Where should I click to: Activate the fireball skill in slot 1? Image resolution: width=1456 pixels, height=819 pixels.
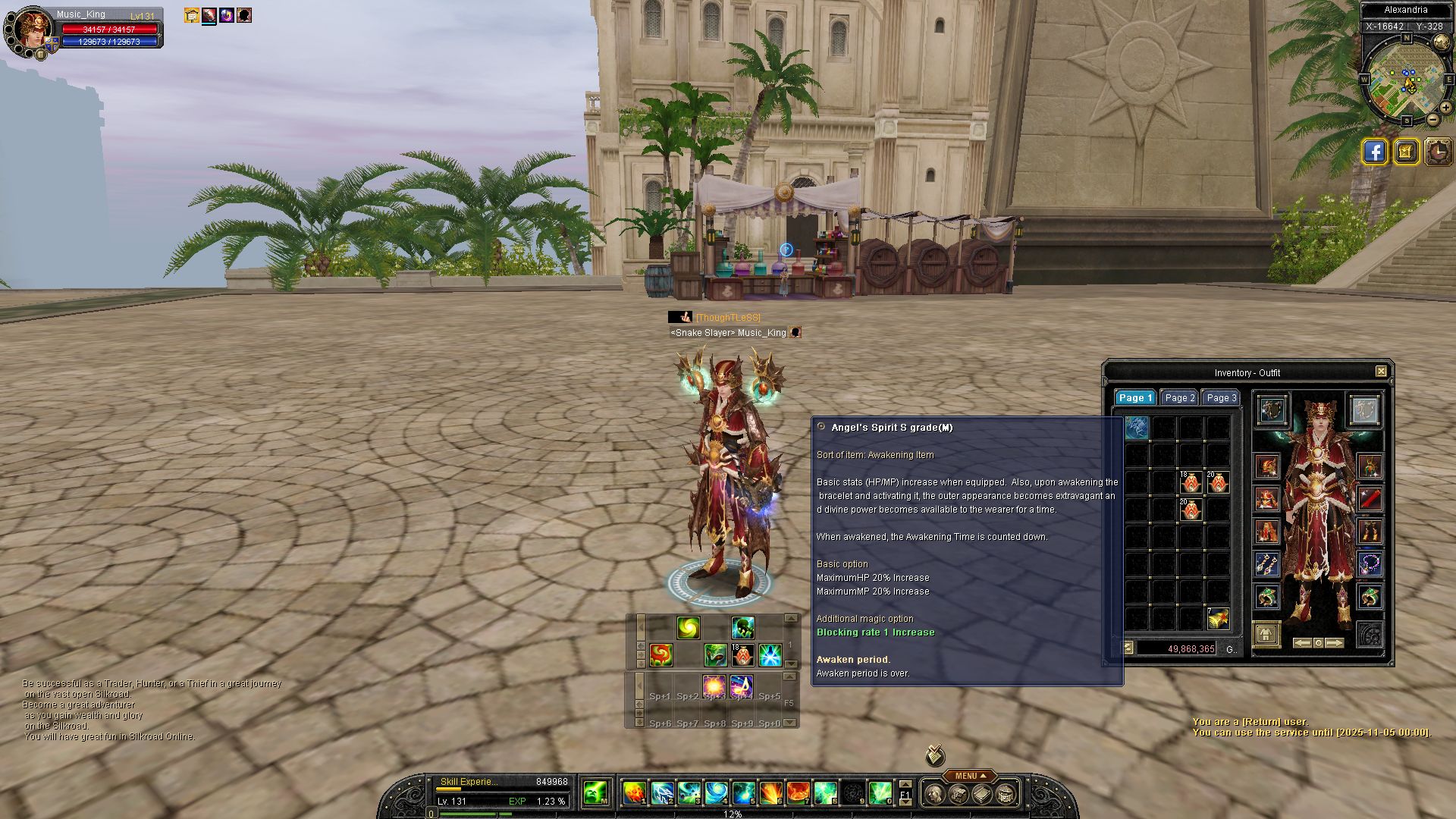click(x=634, y=793)
